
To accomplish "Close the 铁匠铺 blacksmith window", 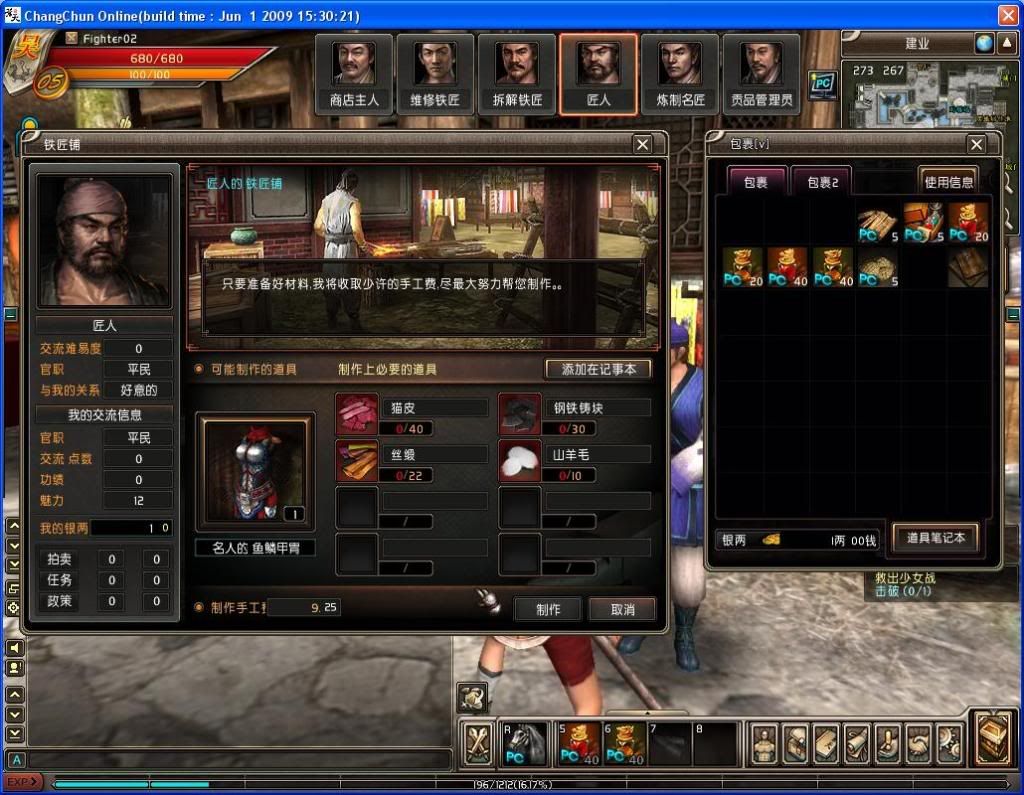I will [x=643, y=145].
